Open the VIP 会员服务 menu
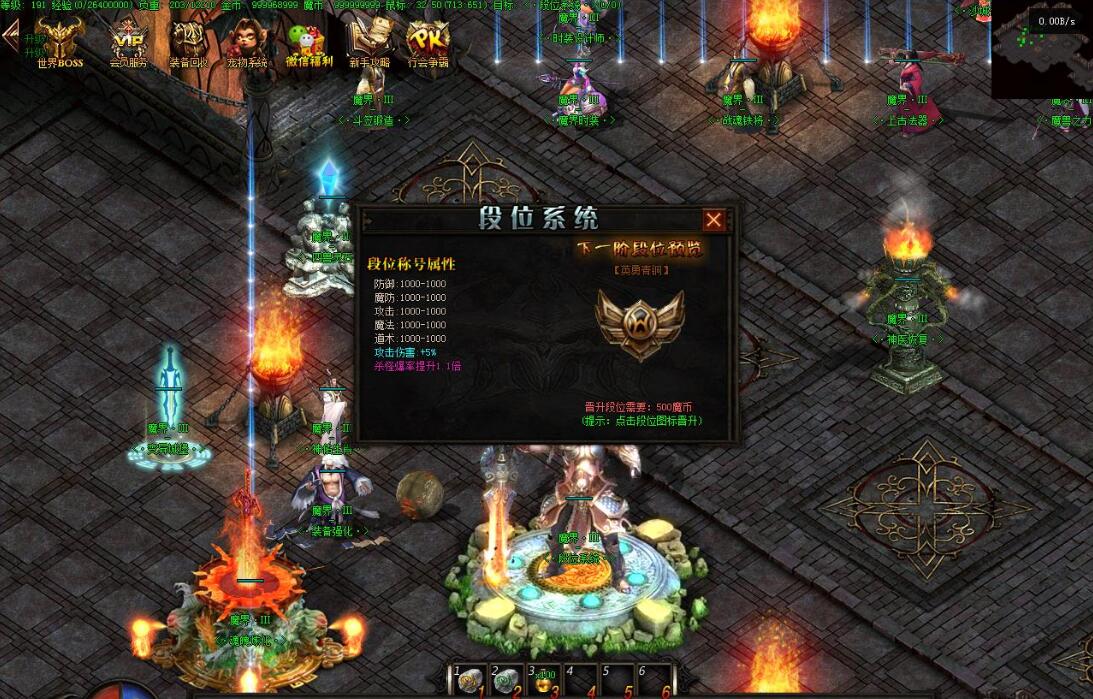1093x699 pixels. (128, 41)
